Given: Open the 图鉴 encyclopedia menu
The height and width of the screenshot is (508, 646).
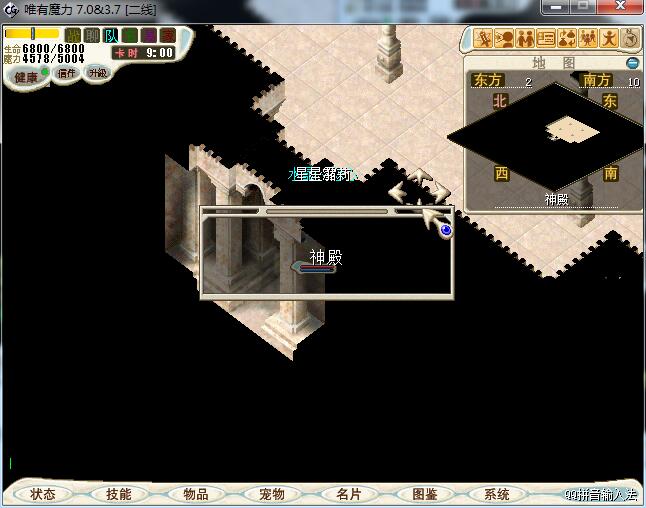Looking at the screenshot, I should click(x=424, y=494).
